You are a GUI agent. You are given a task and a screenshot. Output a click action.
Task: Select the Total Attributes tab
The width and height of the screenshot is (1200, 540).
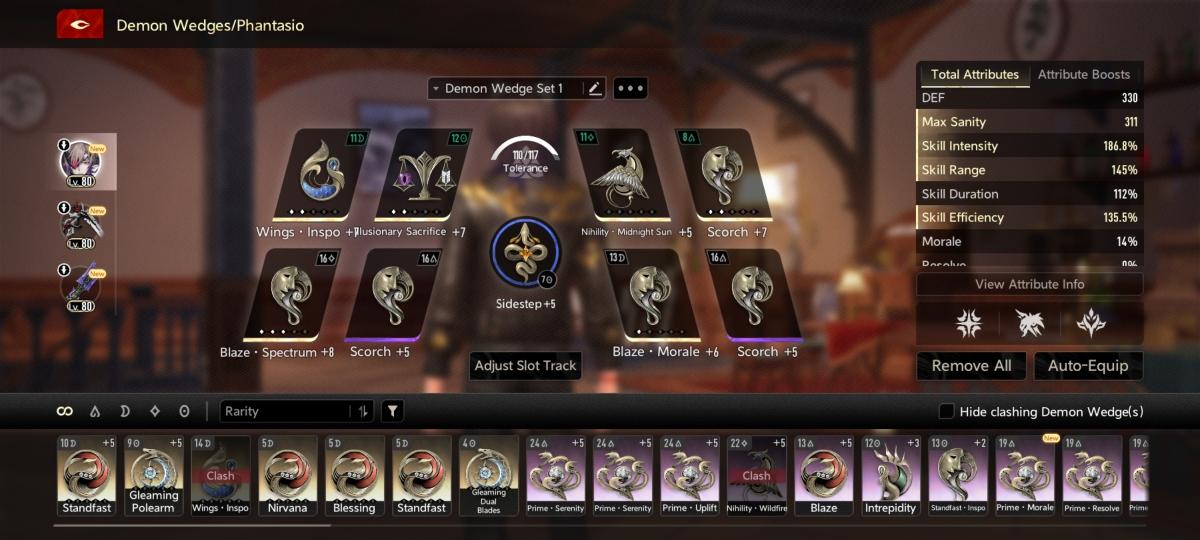tap(974, 74)
